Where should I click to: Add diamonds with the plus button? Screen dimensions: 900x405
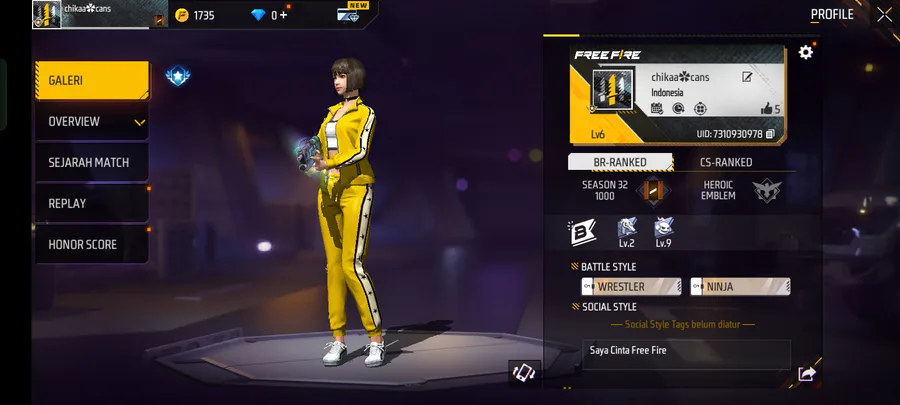pos(284,15)
